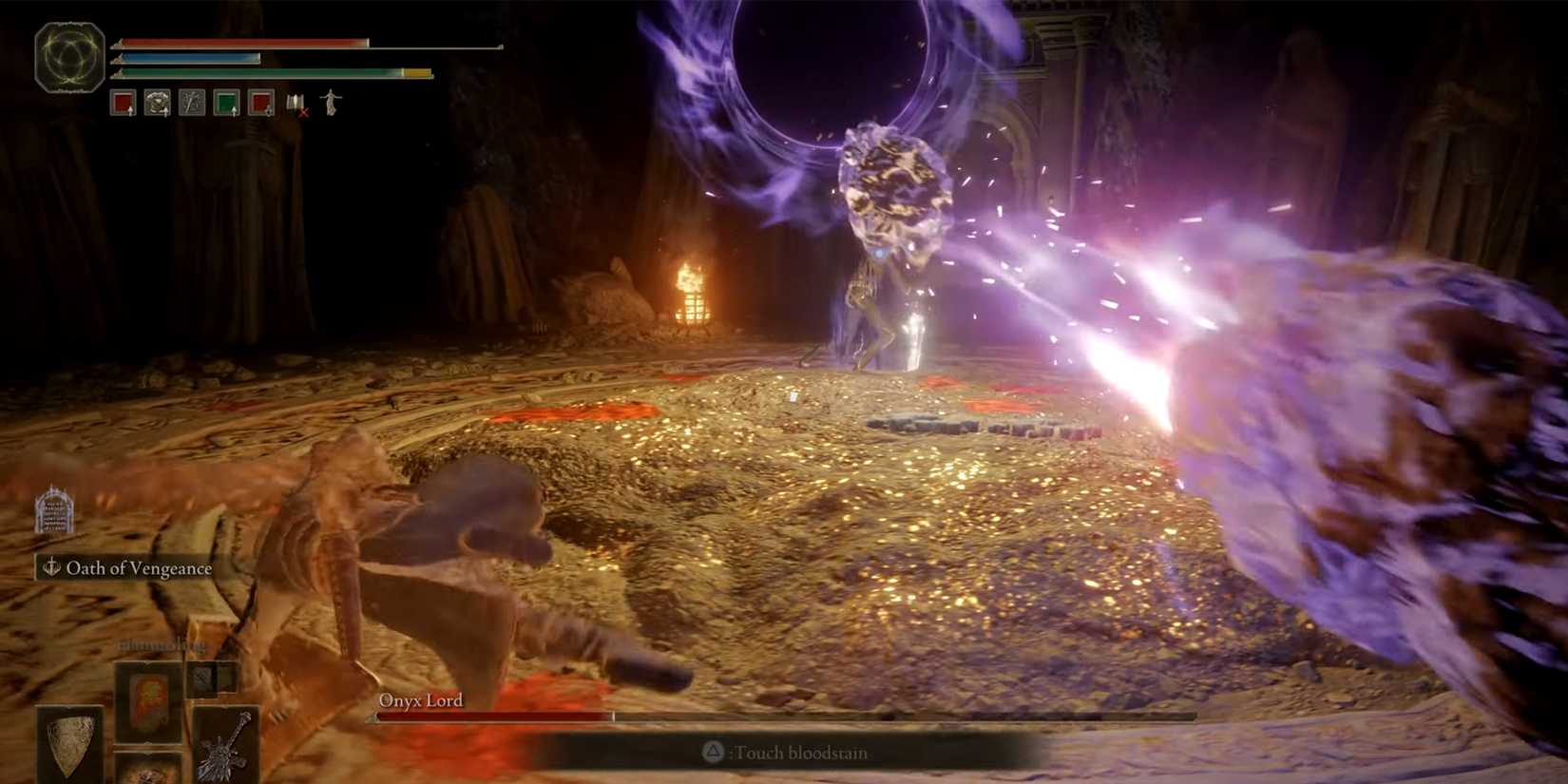
Task: Click the scroll icon marked with red X
Action: pos(295,105)
